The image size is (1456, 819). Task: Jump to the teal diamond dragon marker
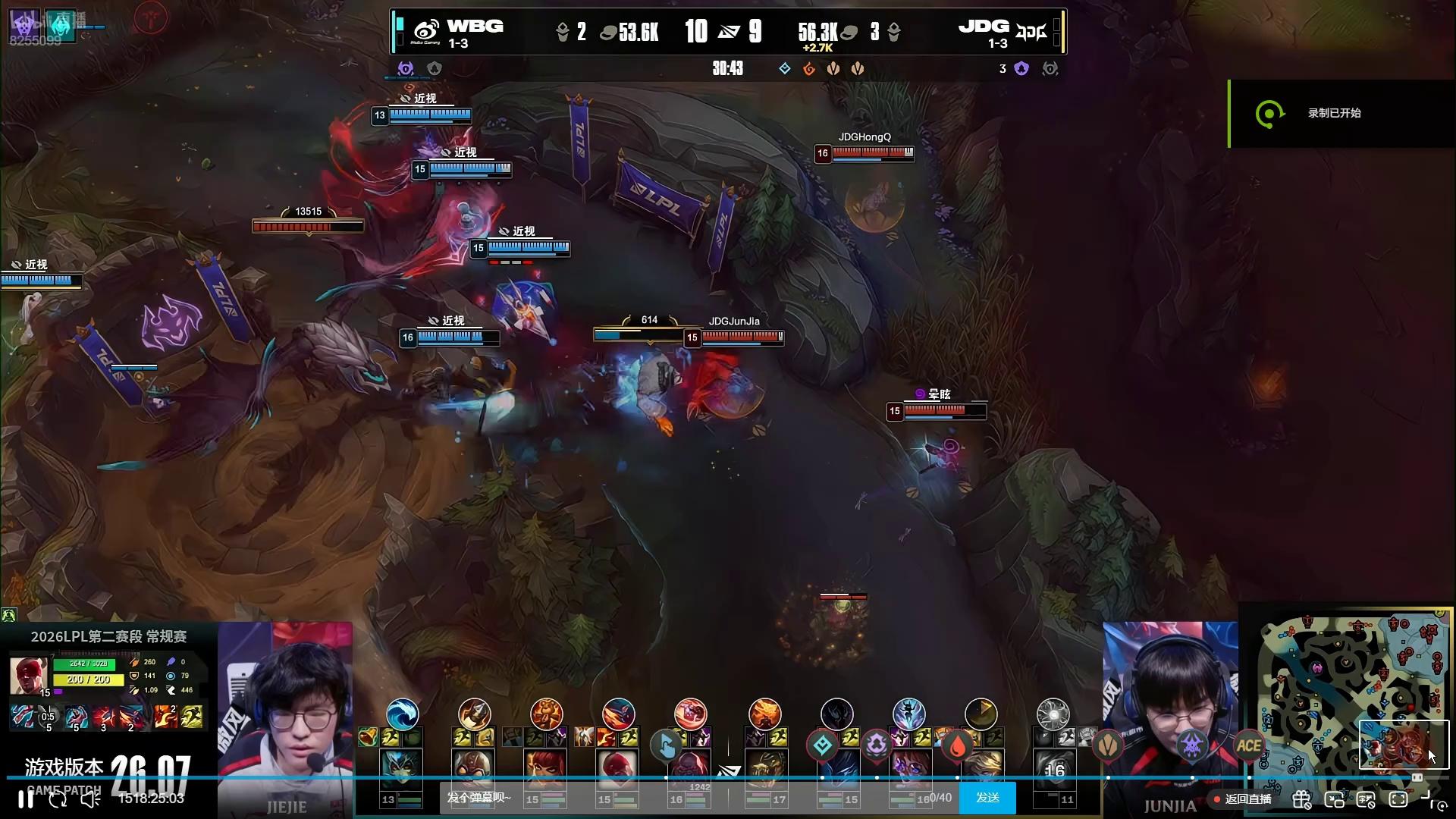point(822,746)
